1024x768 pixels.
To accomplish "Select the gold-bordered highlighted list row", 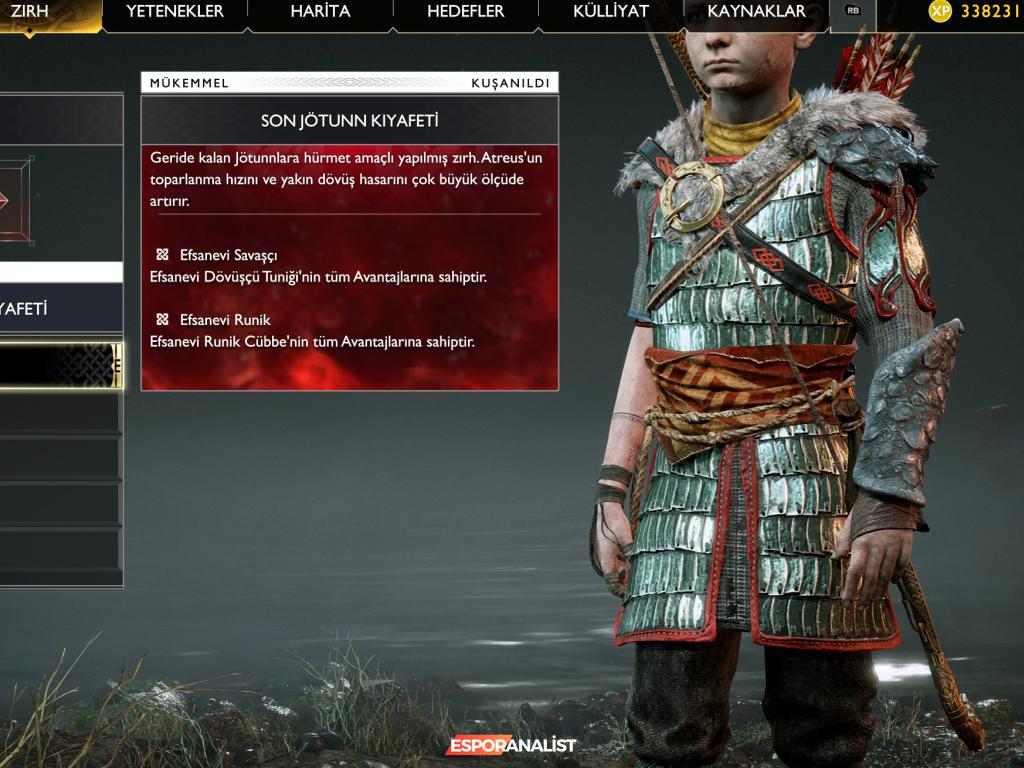I will click(60, 364).
